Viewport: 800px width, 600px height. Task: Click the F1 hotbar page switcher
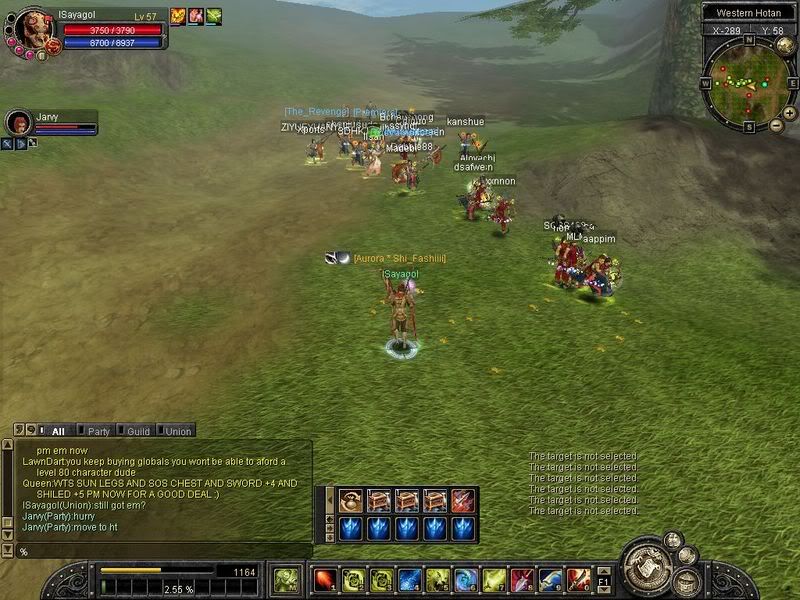pyautogui.click(x=603, y=579)
